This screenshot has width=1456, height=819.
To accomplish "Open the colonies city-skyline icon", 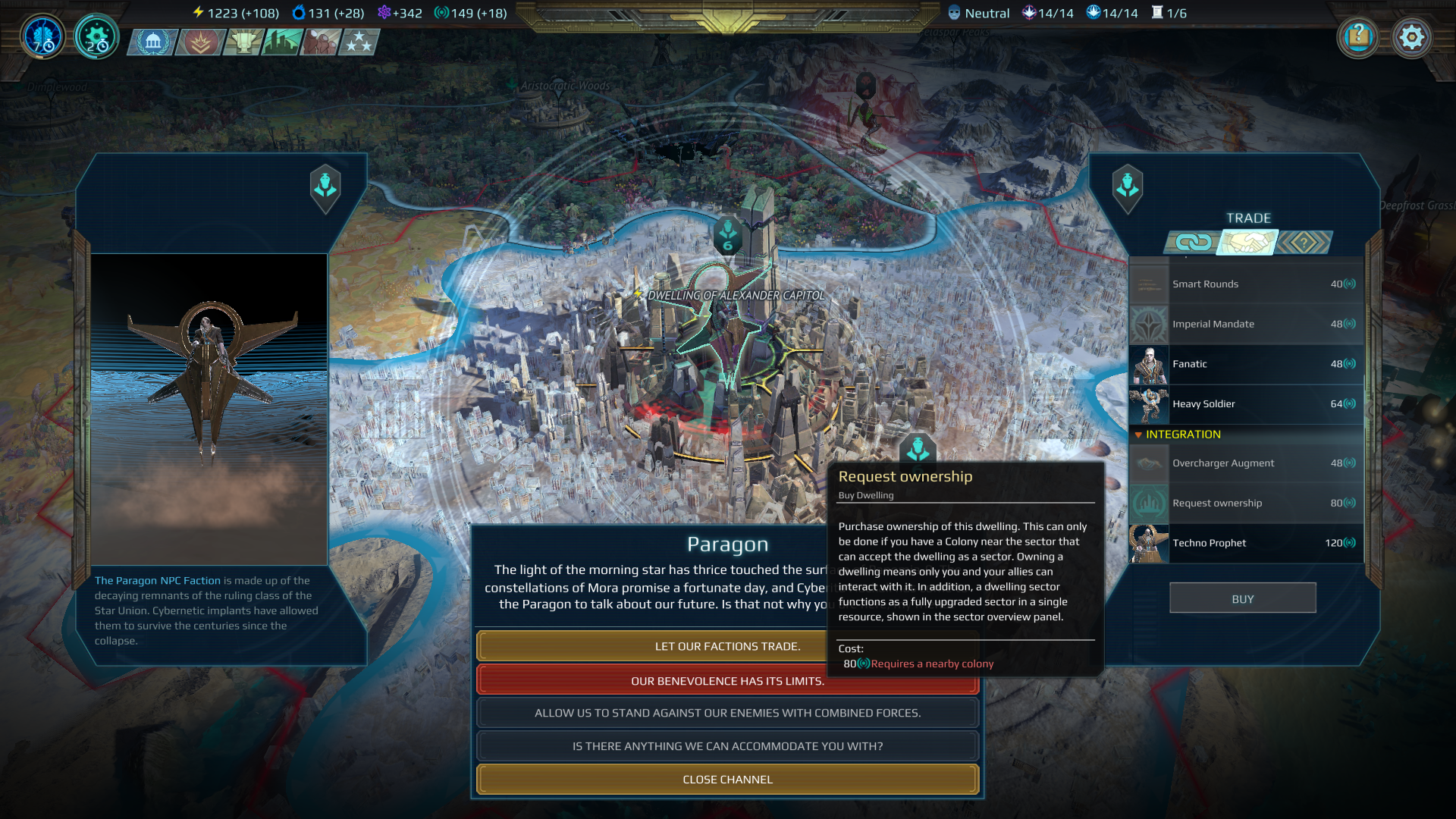I will [280, 42].
